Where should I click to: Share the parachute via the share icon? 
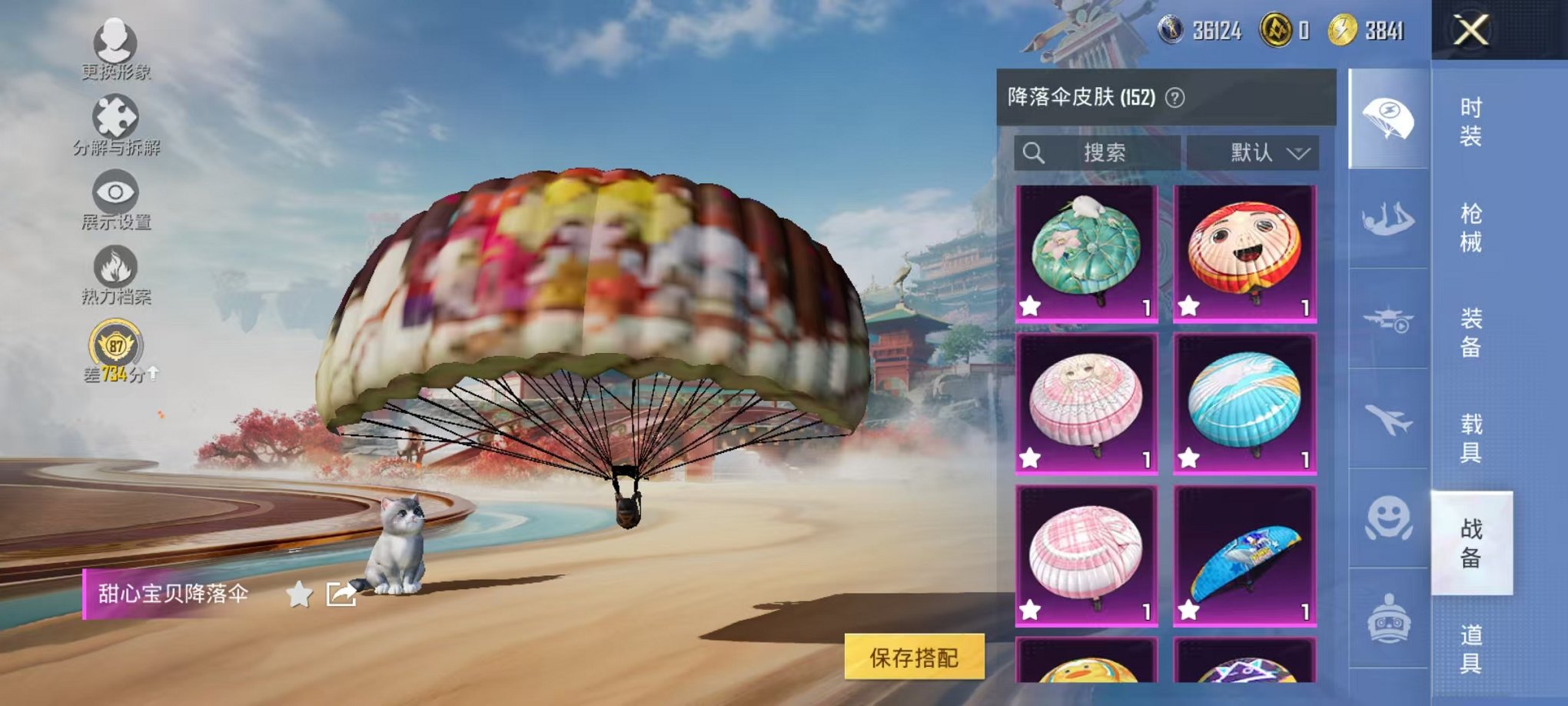(343, 593)
